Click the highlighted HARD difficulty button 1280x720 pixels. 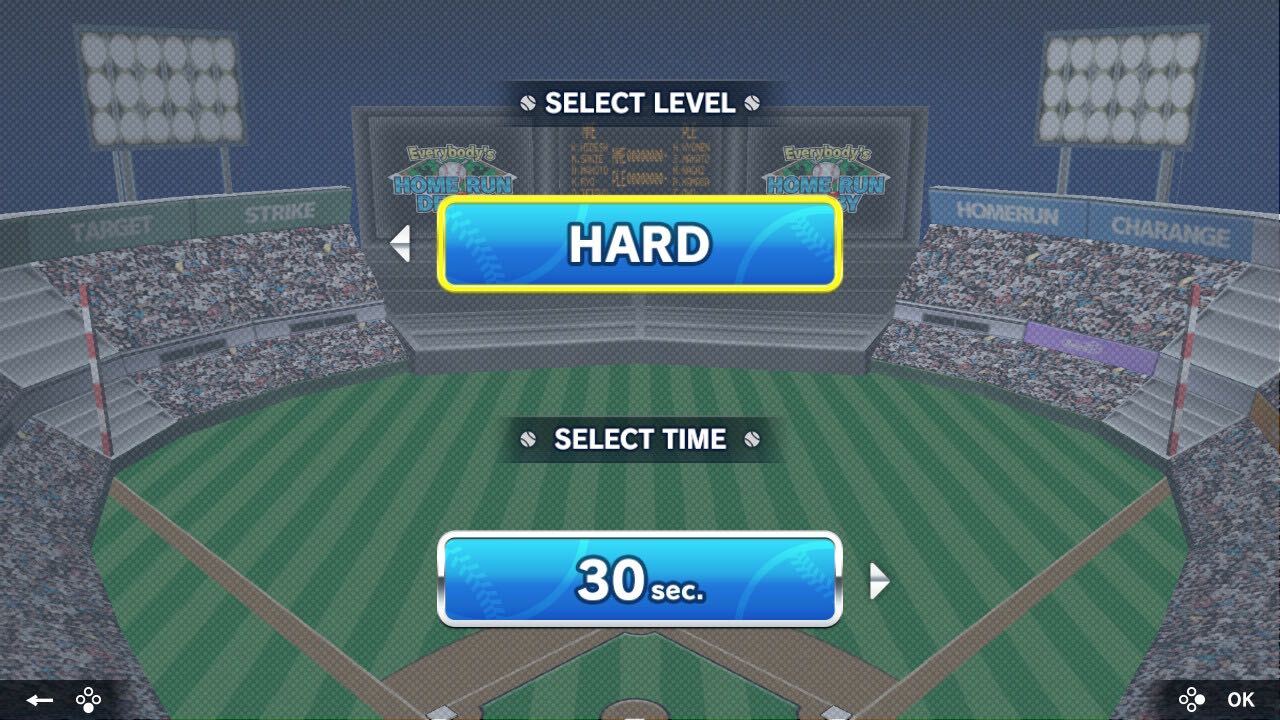[x=640, y=243]
